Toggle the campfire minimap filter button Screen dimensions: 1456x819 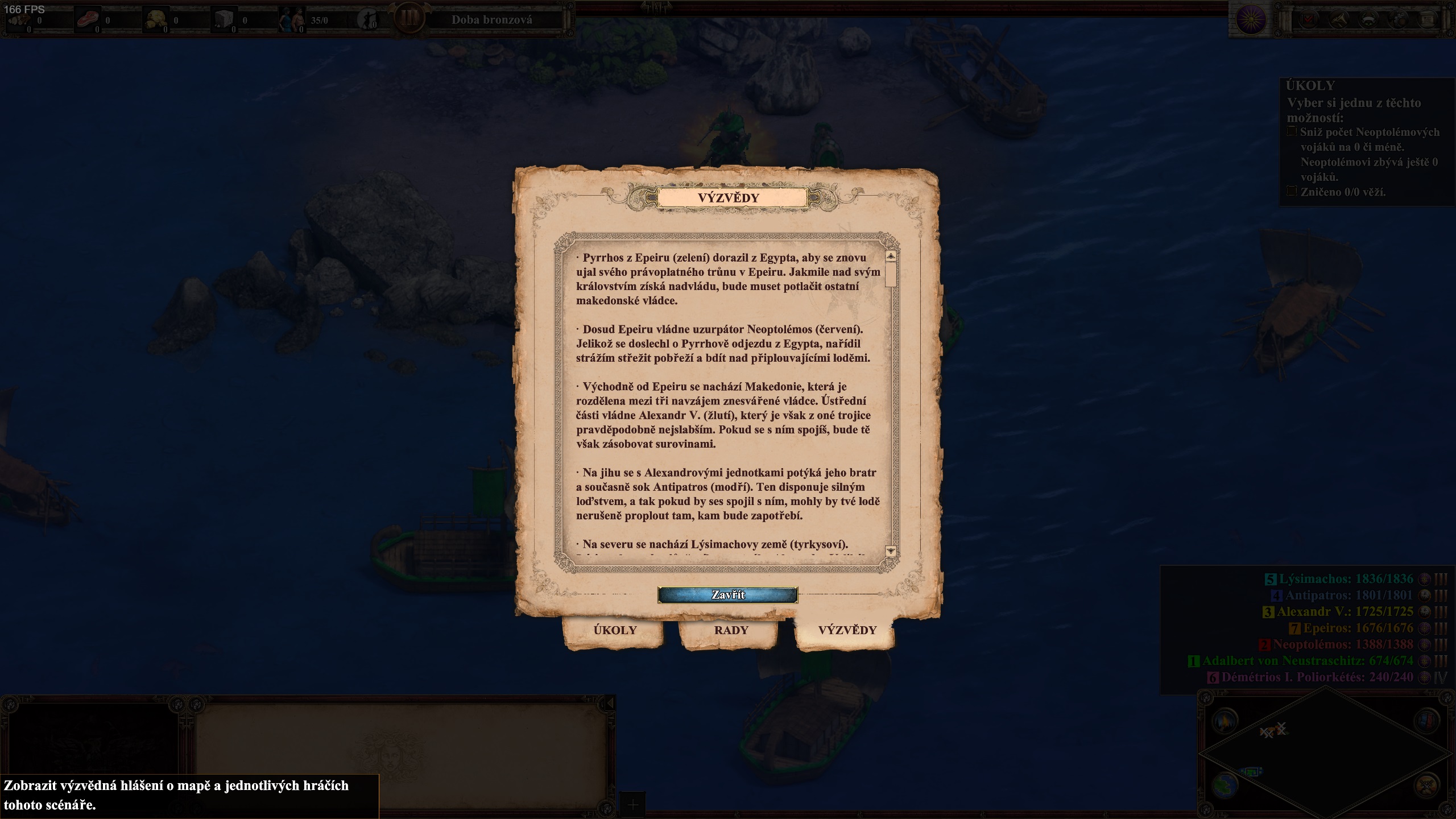(x=1225, y=721)
